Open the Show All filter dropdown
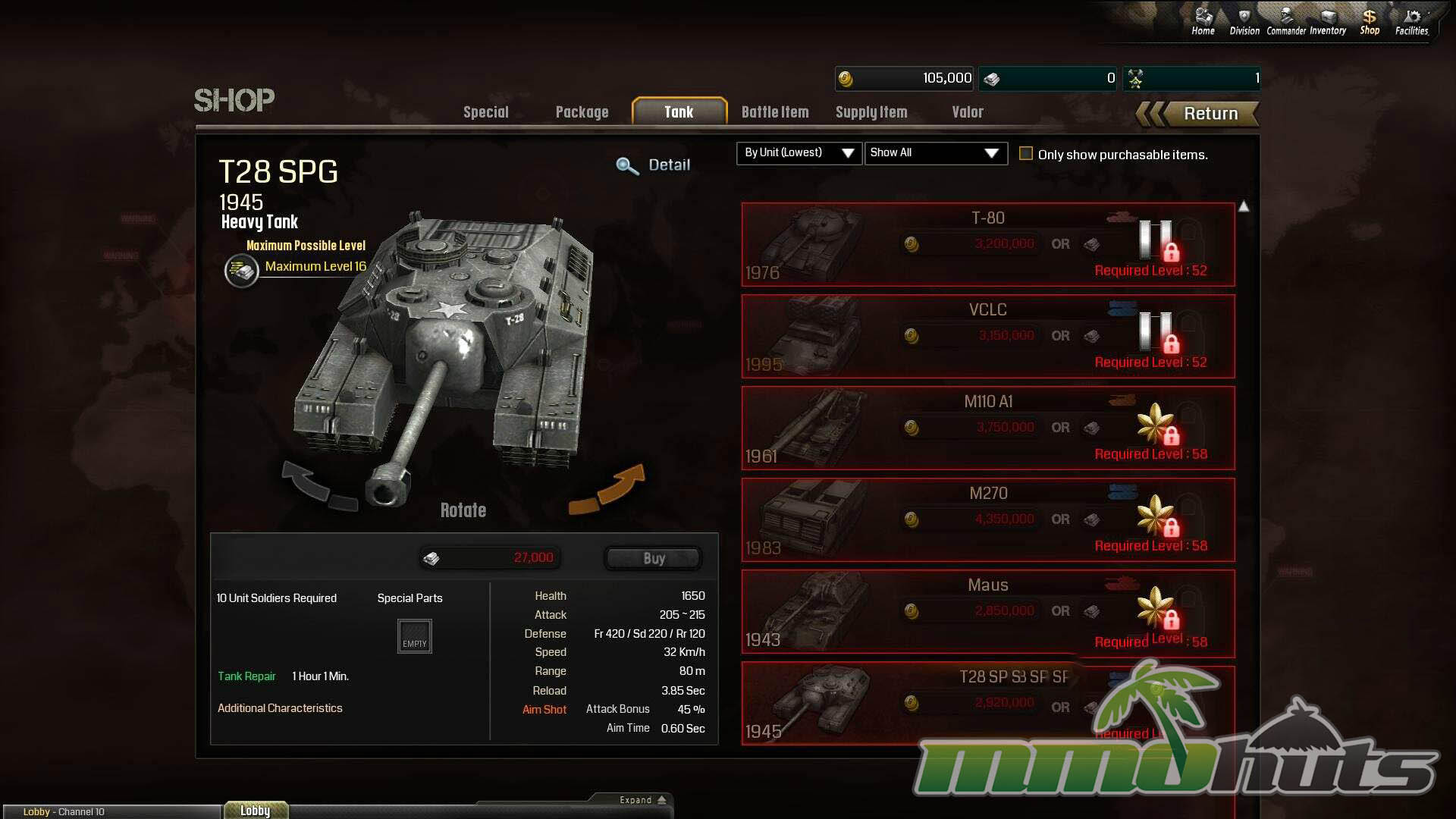1456x819 pixels. coord(935,153)
